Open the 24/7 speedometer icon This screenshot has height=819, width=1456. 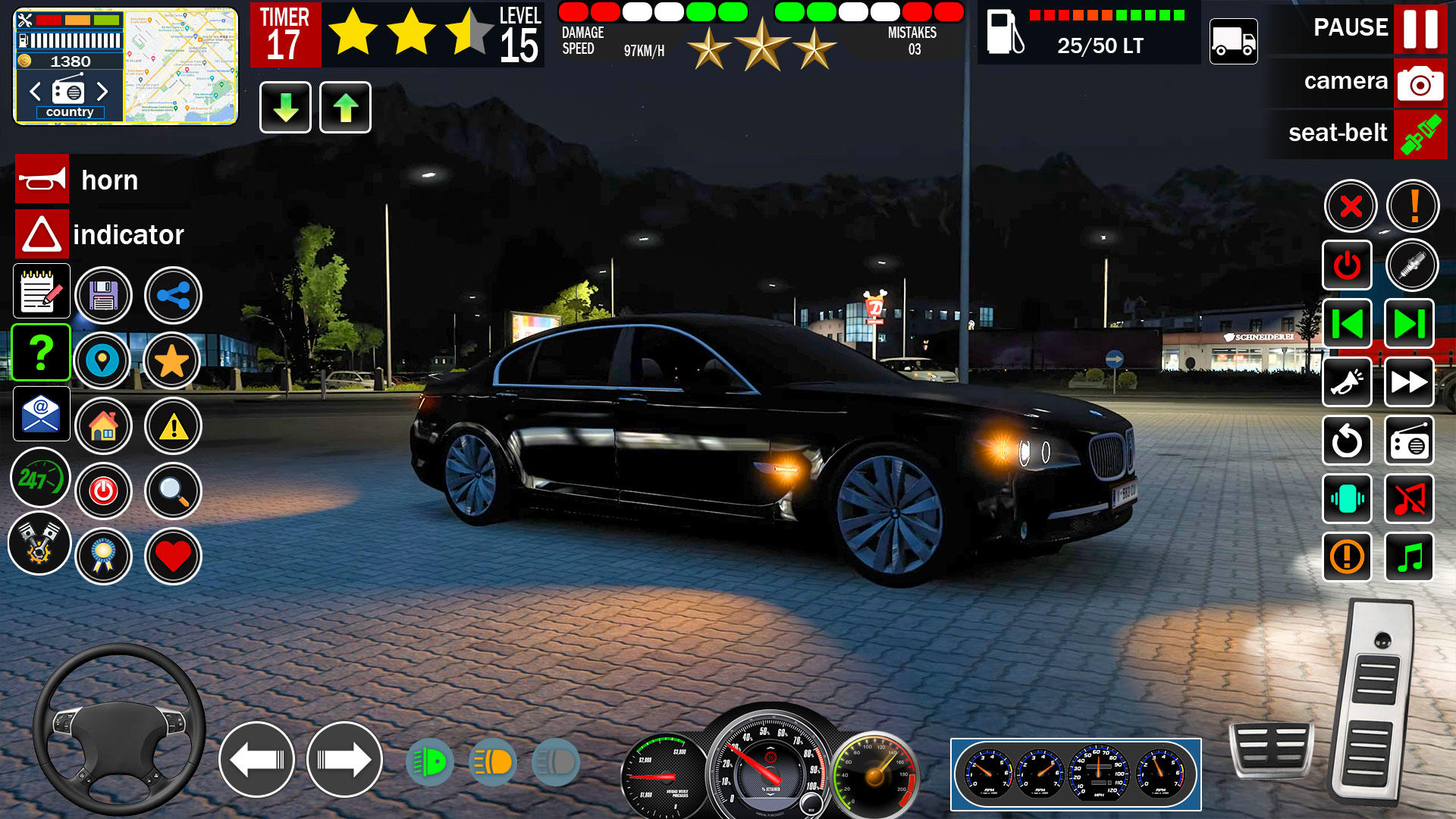pyautogui.click(x=42, y=478)
